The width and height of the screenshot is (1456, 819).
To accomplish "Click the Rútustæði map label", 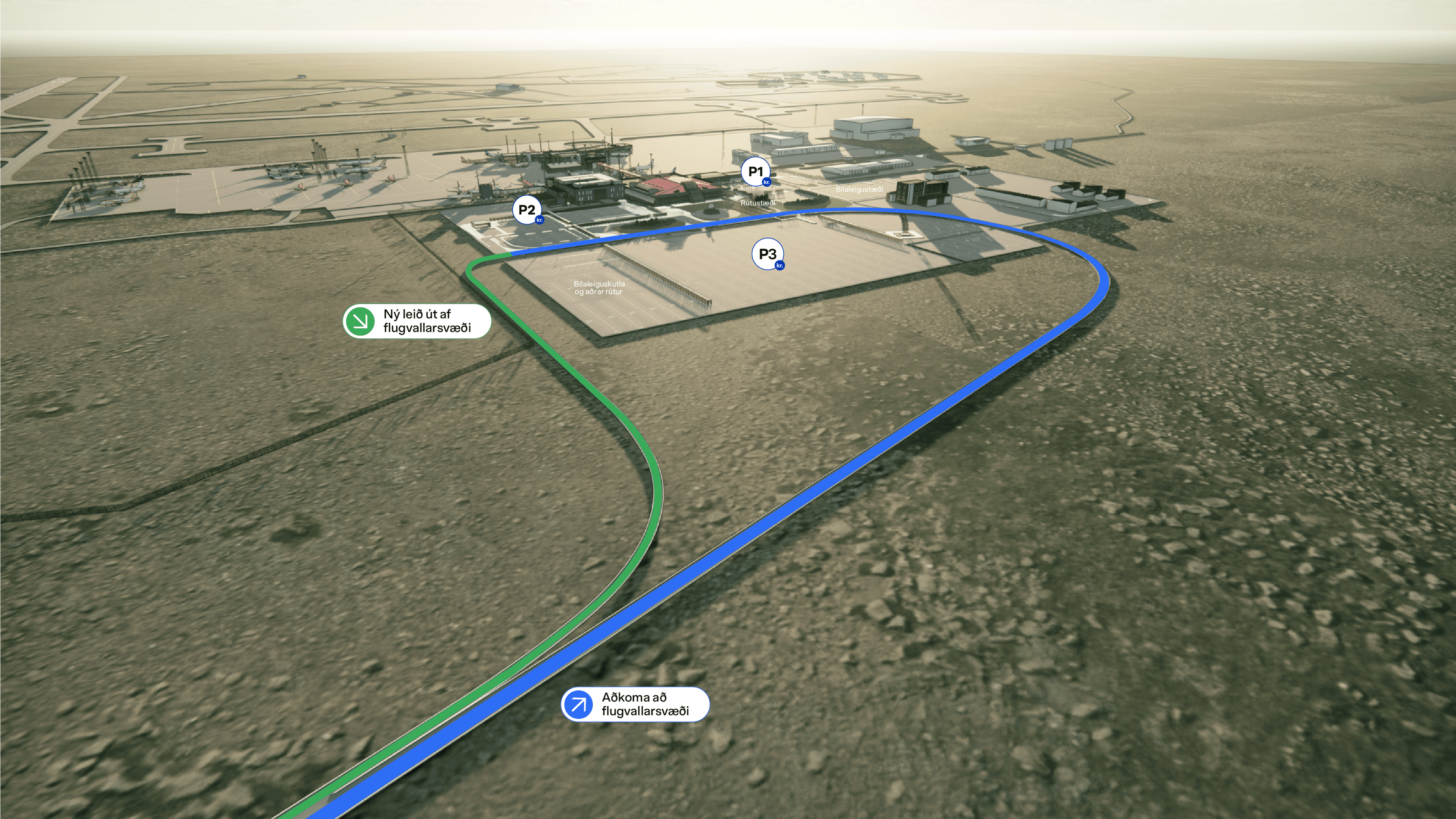I will pos(758,202).
